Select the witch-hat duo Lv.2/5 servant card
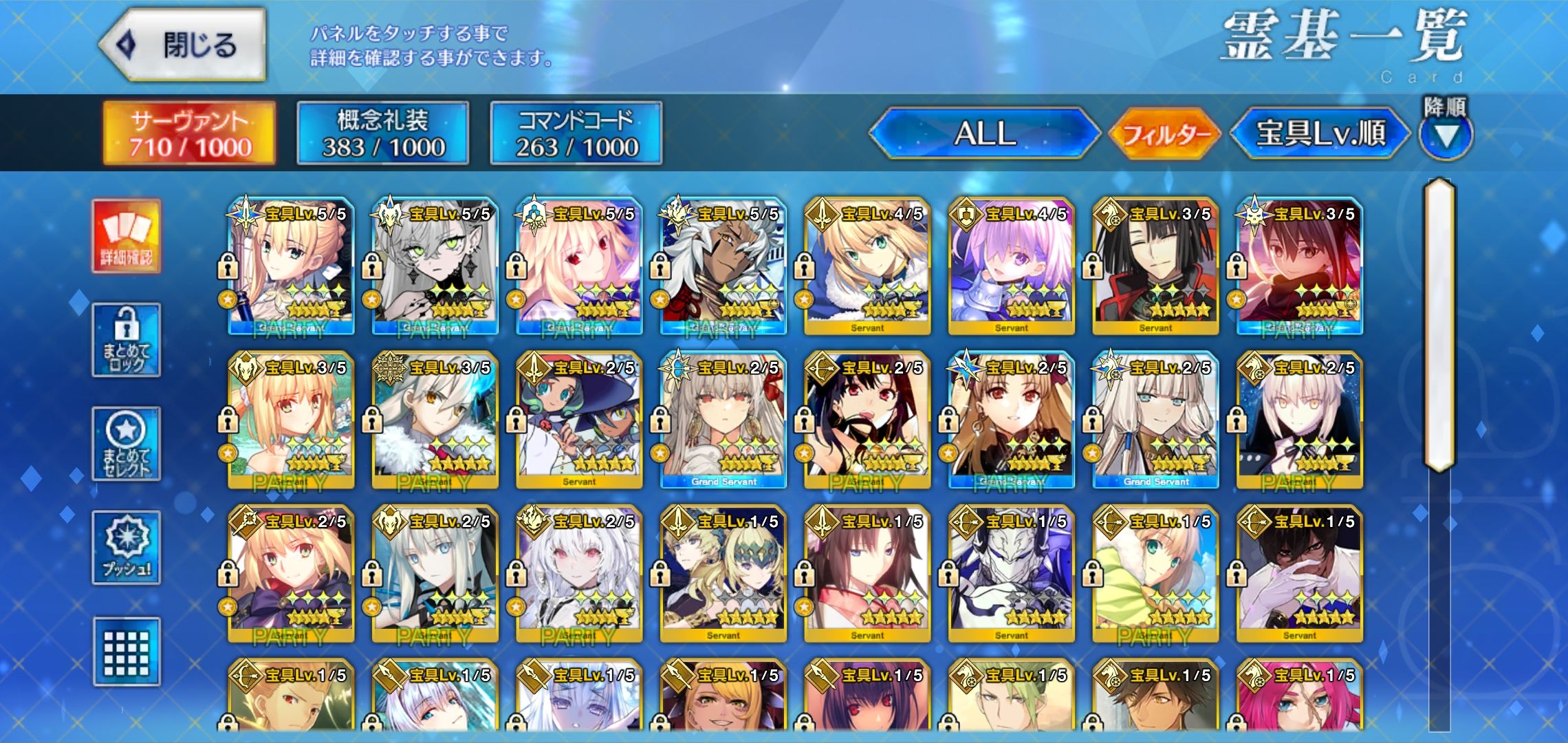 pyautogui.click(x=579, y=420)
